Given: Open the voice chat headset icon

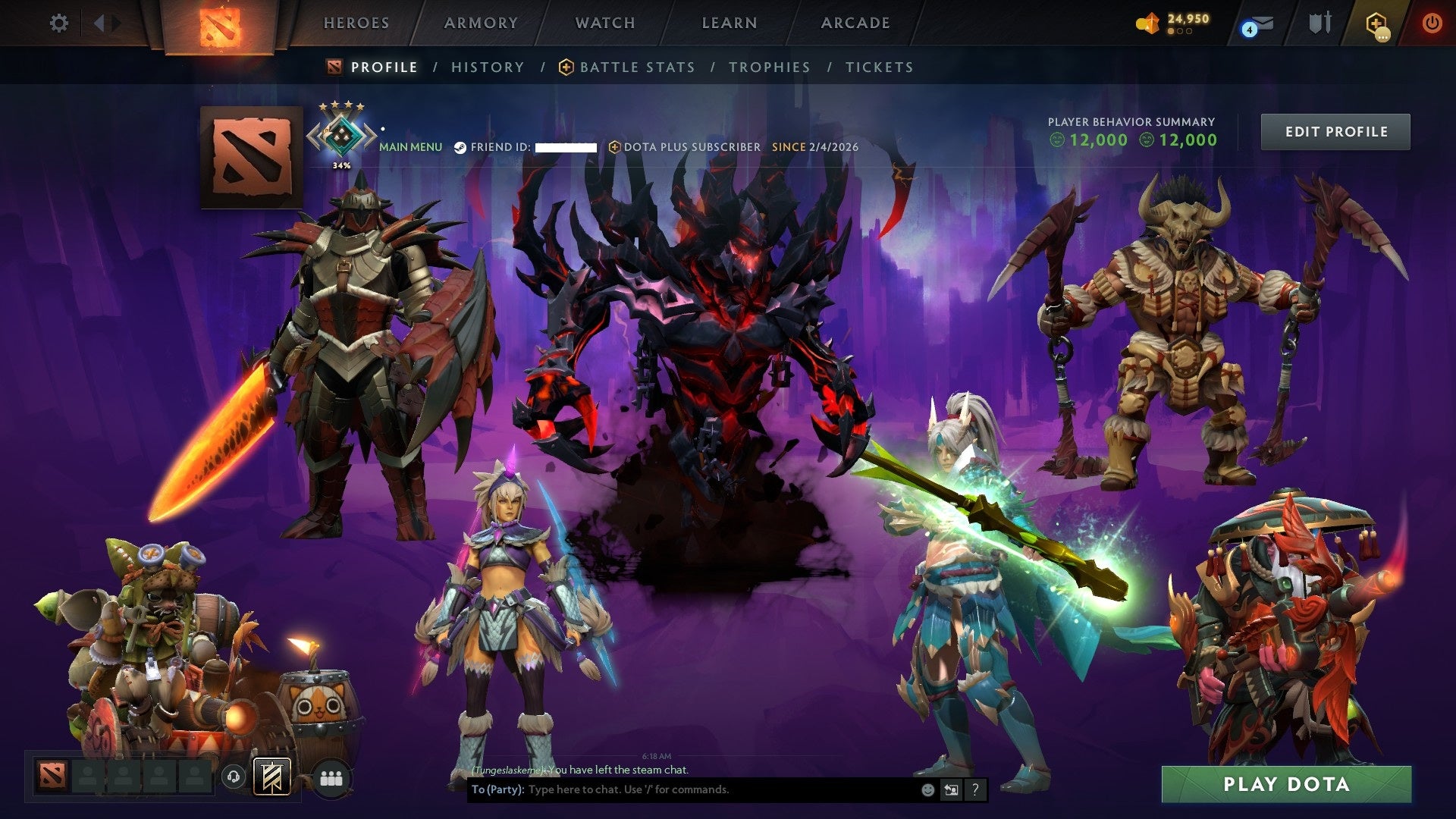Looking at the screenshot, I should 233,777.
